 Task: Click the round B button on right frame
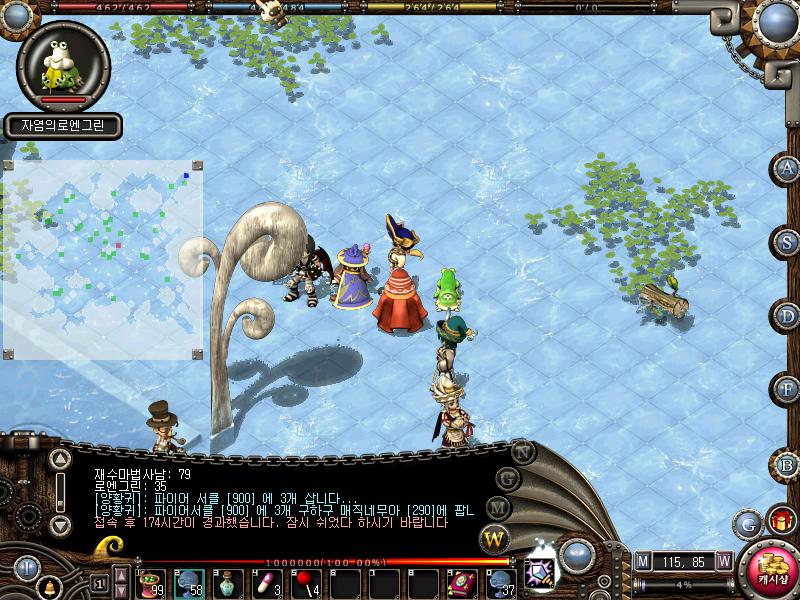(788, 463)
